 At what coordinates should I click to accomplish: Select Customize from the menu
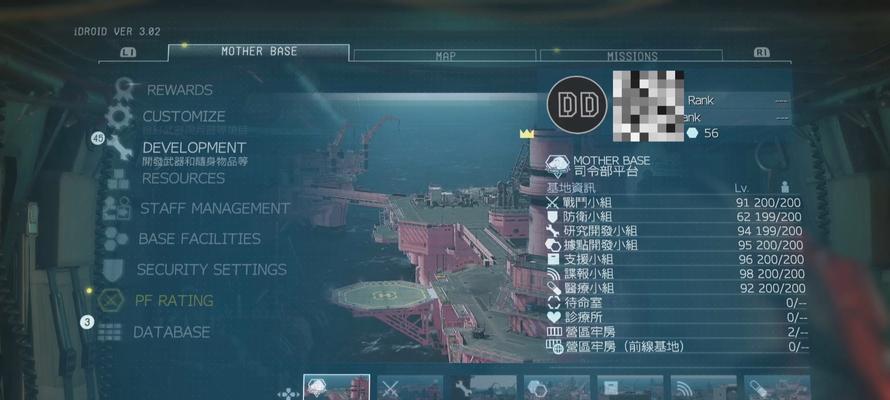coord(183,117)
